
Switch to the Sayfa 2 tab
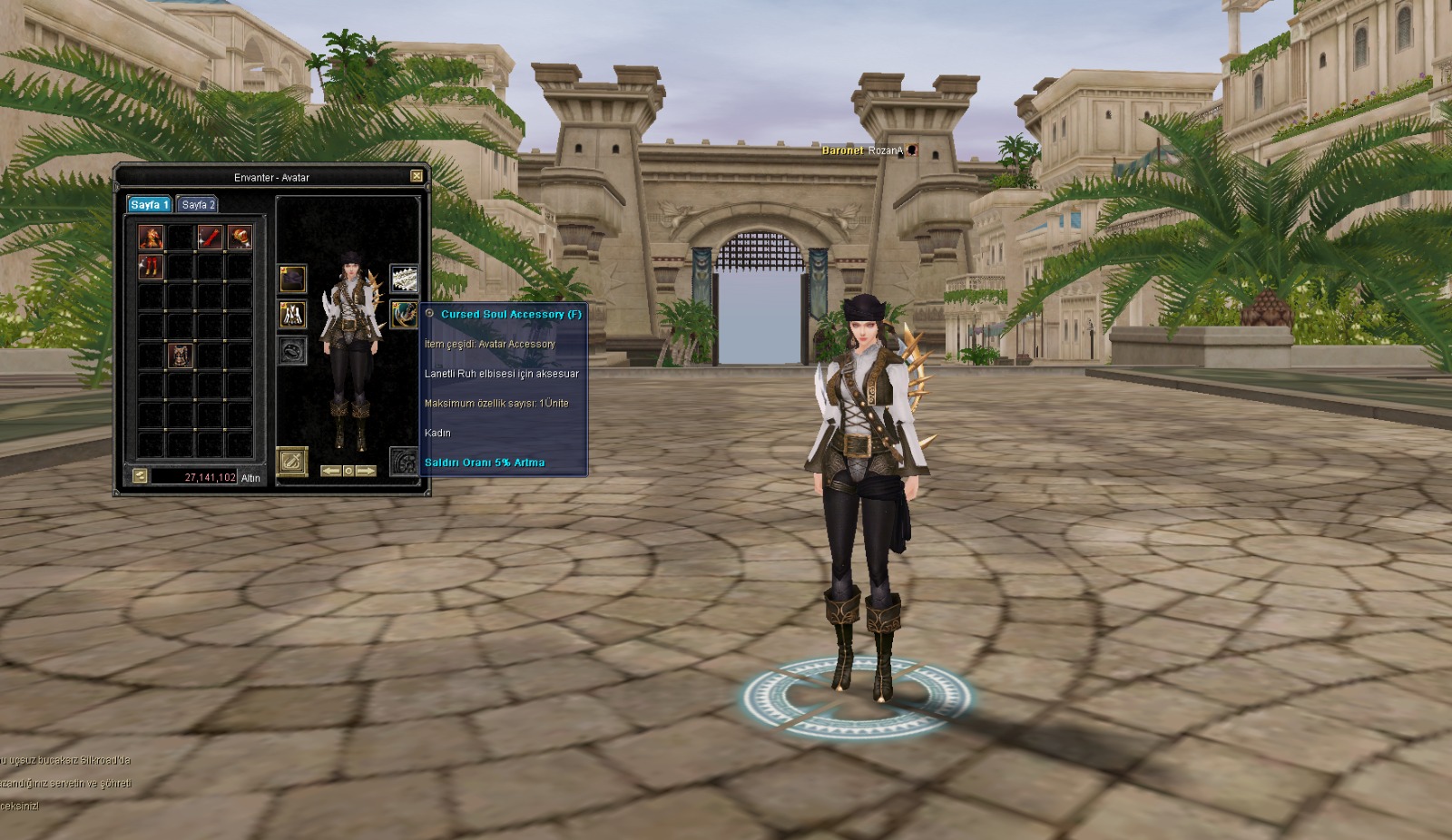[x=197, y=205]
